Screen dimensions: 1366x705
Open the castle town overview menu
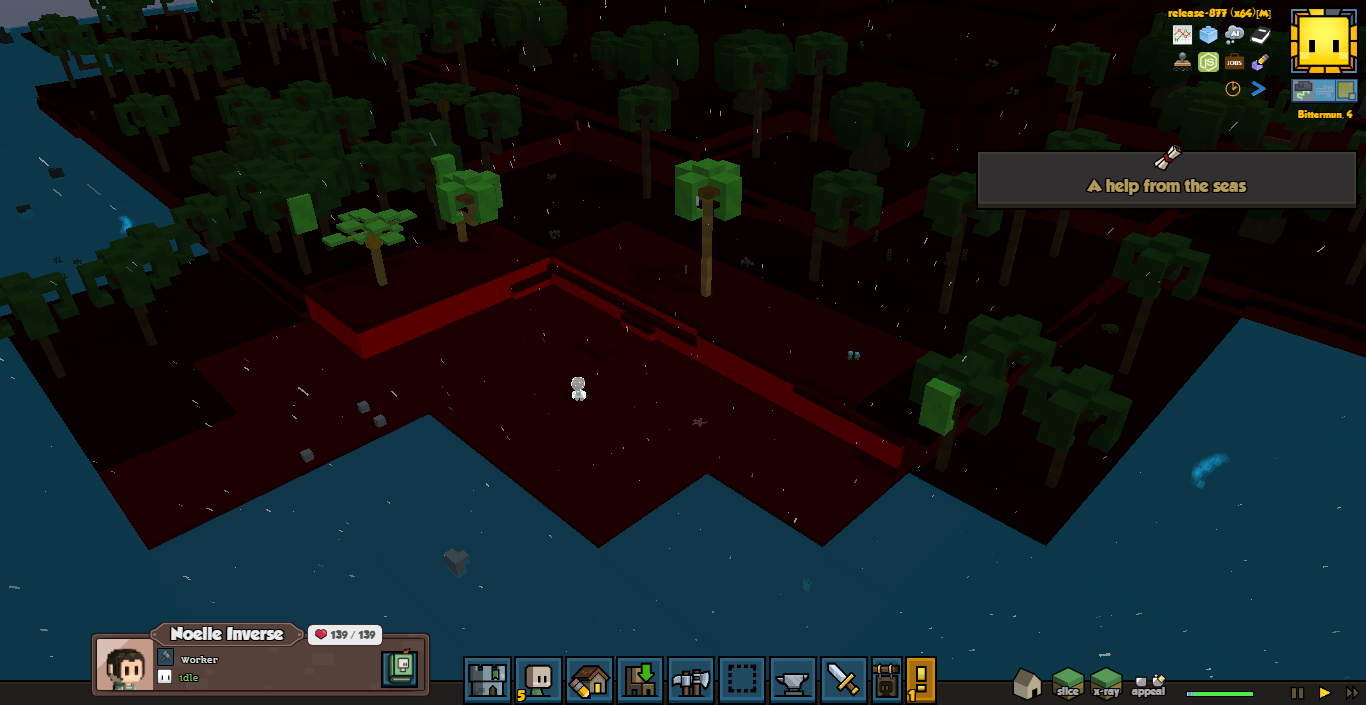coord(487,681)
